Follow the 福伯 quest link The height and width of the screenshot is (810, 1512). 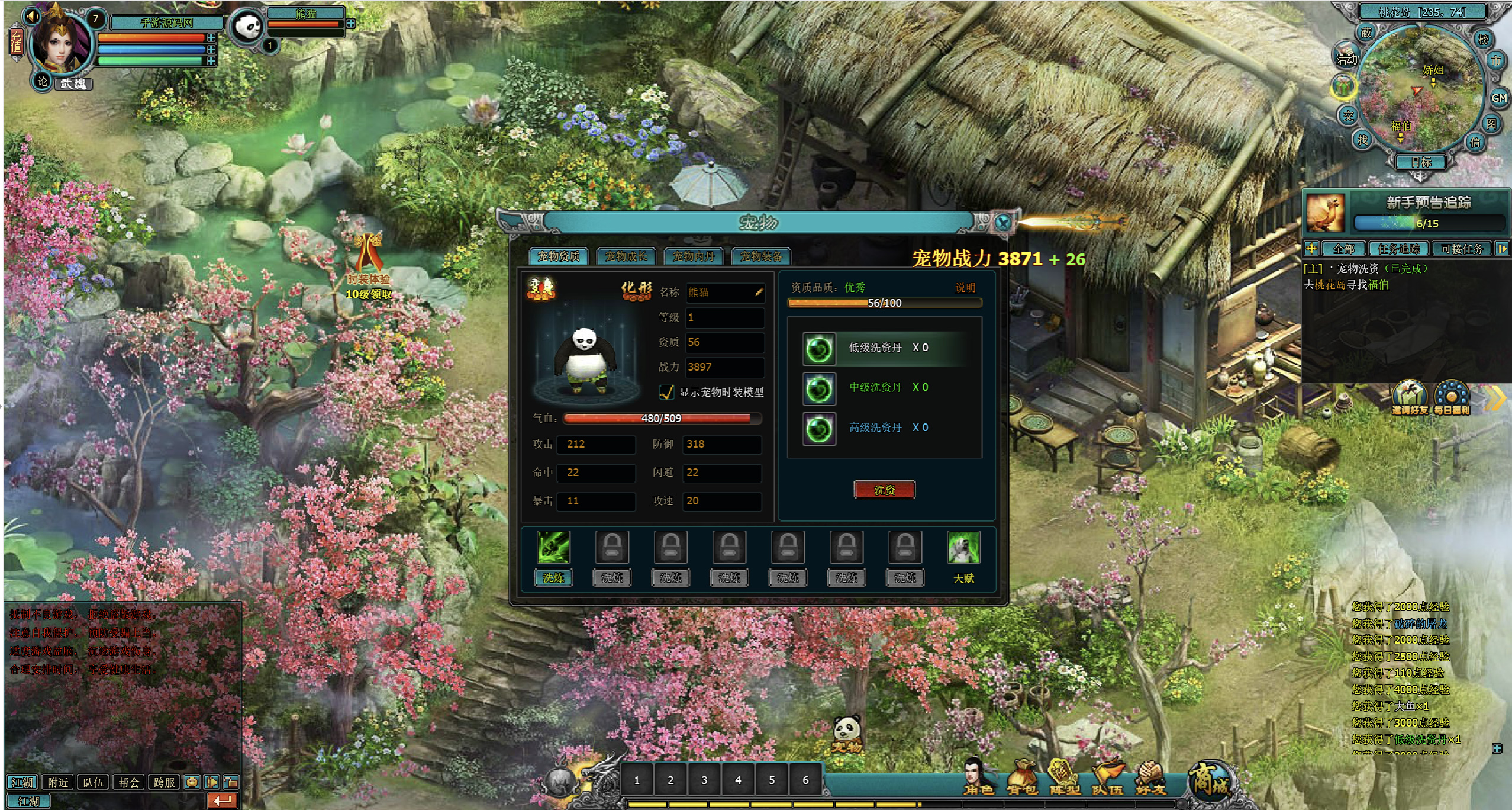coord(1378,285)
